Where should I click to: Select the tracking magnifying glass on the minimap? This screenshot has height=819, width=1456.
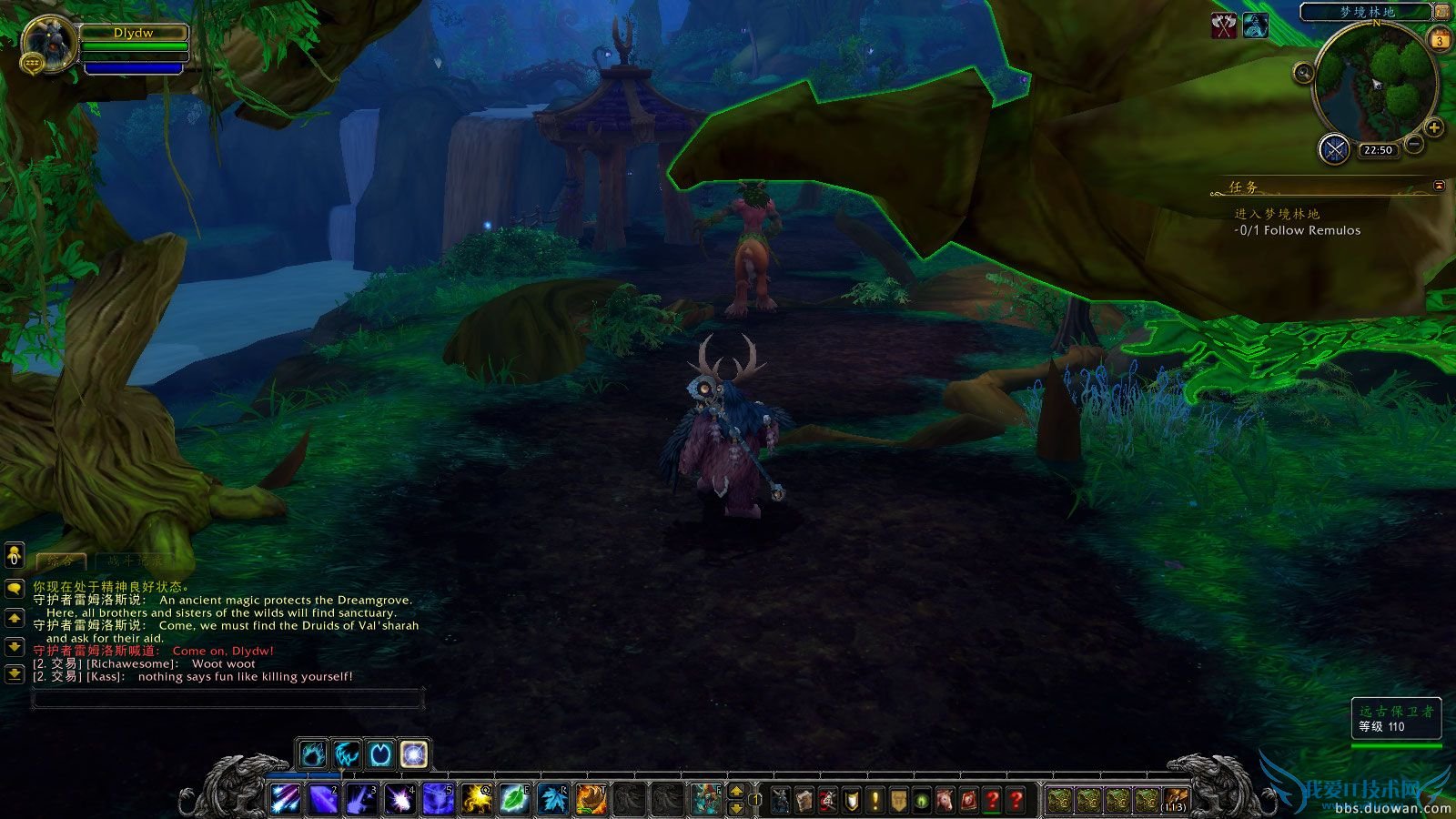(x=1303, y=72)
